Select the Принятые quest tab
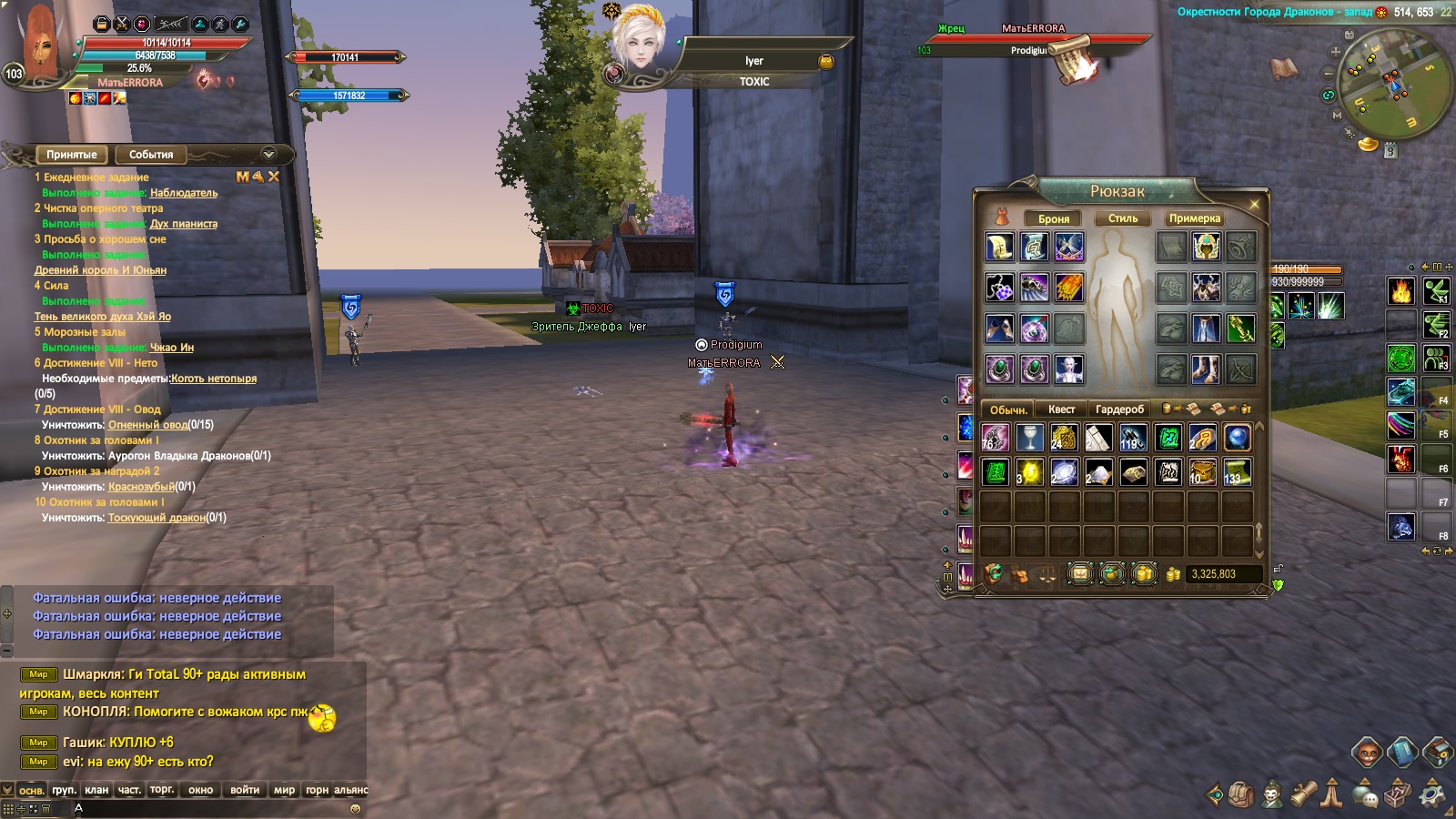The height and width of the screenshot is (819, 1456). point(71,155)
